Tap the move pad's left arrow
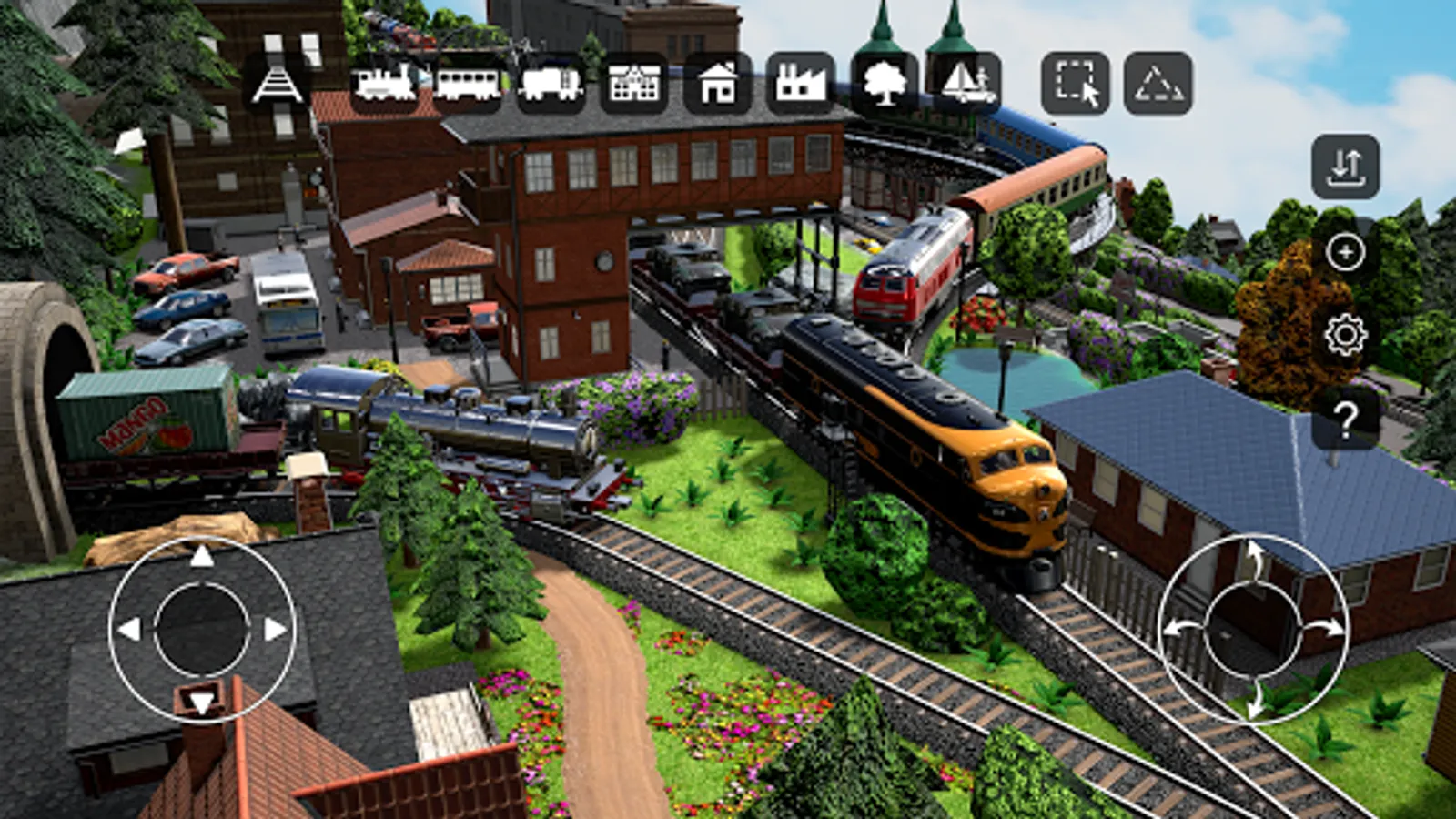 coord(129,629)
